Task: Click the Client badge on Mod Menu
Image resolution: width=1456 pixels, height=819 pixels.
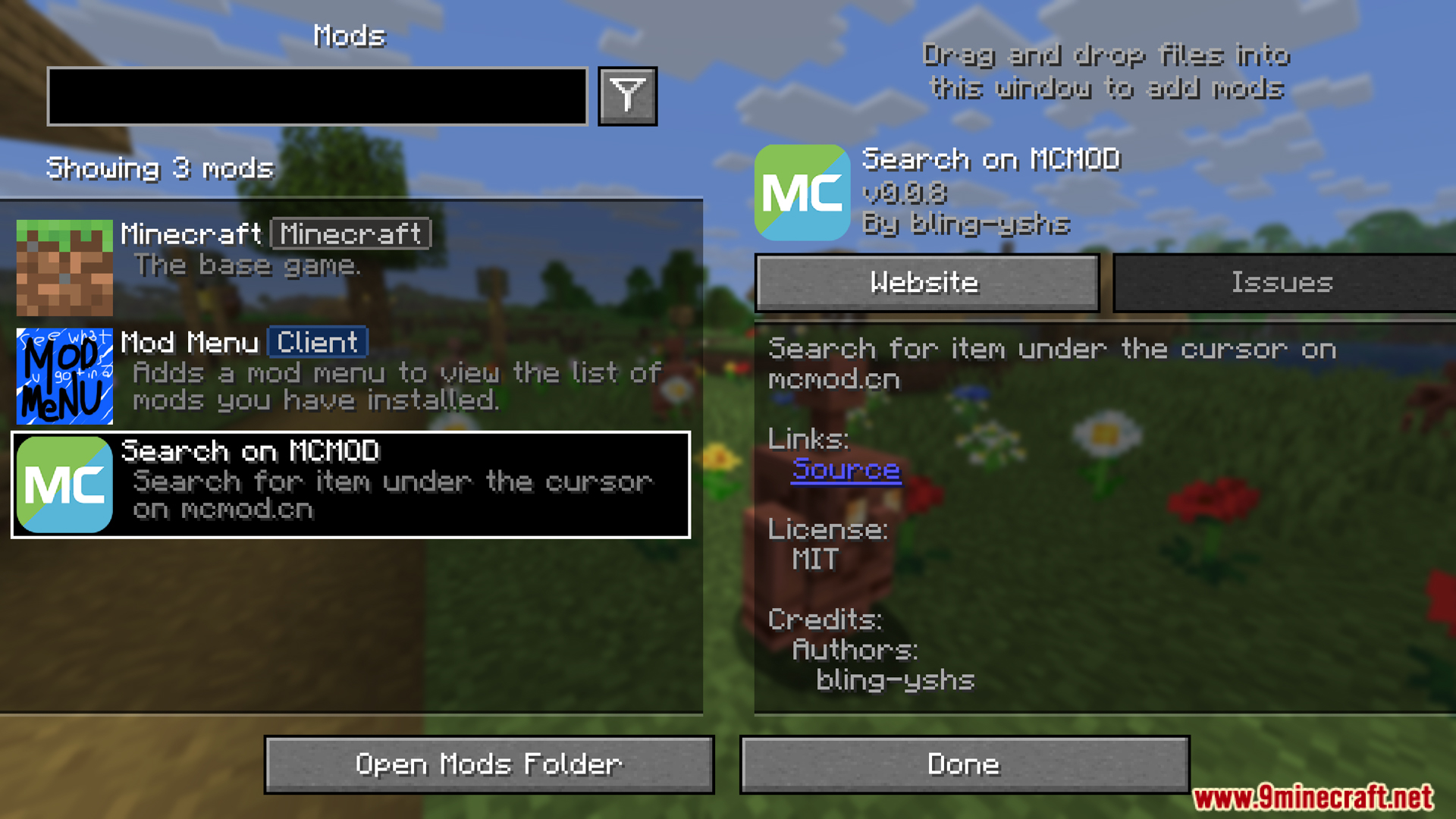Action: [x=317, y=342]
